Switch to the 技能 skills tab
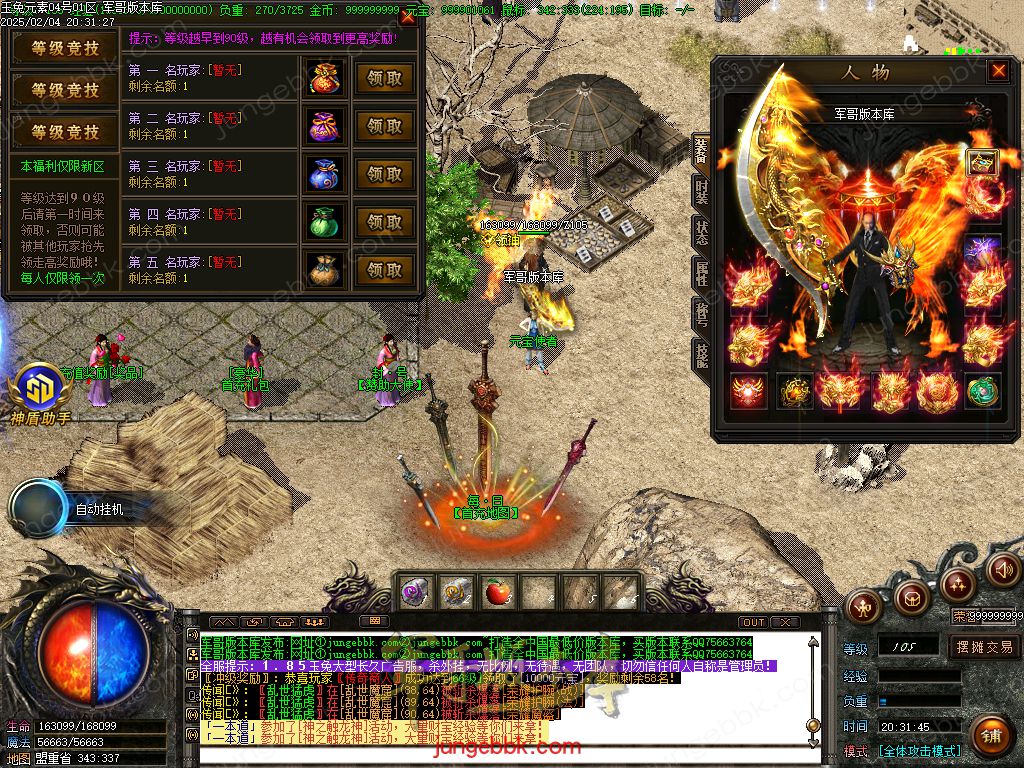This screenshot has height=768, width=1024. point(701,356)
